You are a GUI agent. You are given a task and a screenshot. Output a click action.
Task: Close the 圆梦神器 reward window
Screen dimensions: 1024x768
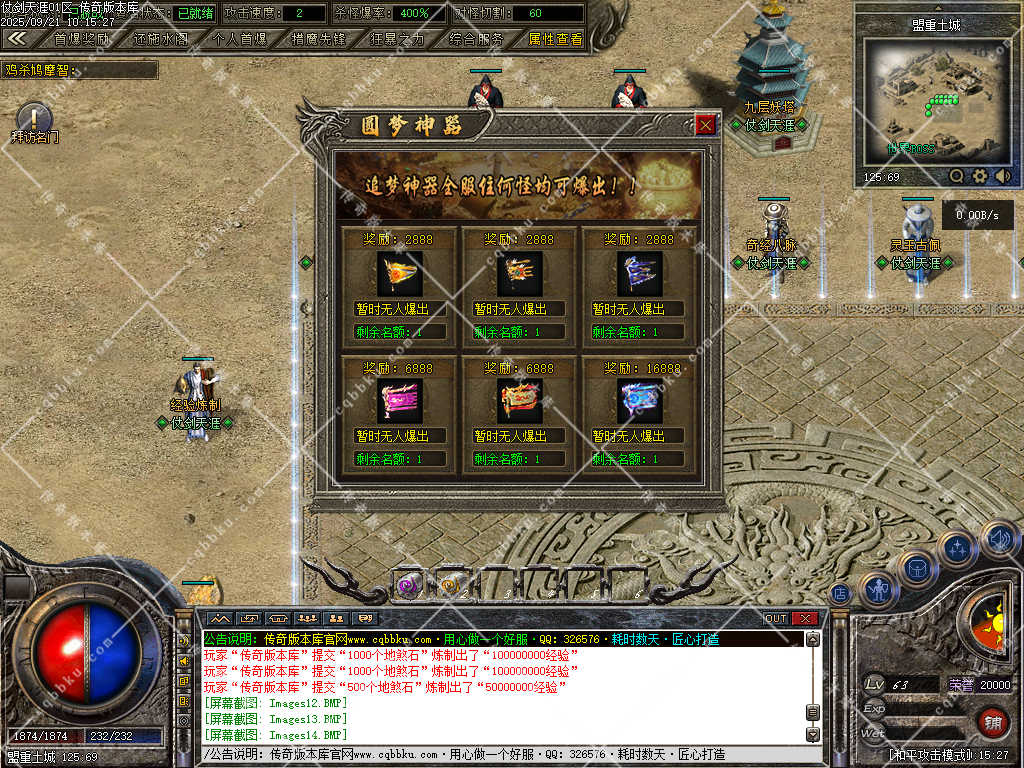click(x=706, y=125)
